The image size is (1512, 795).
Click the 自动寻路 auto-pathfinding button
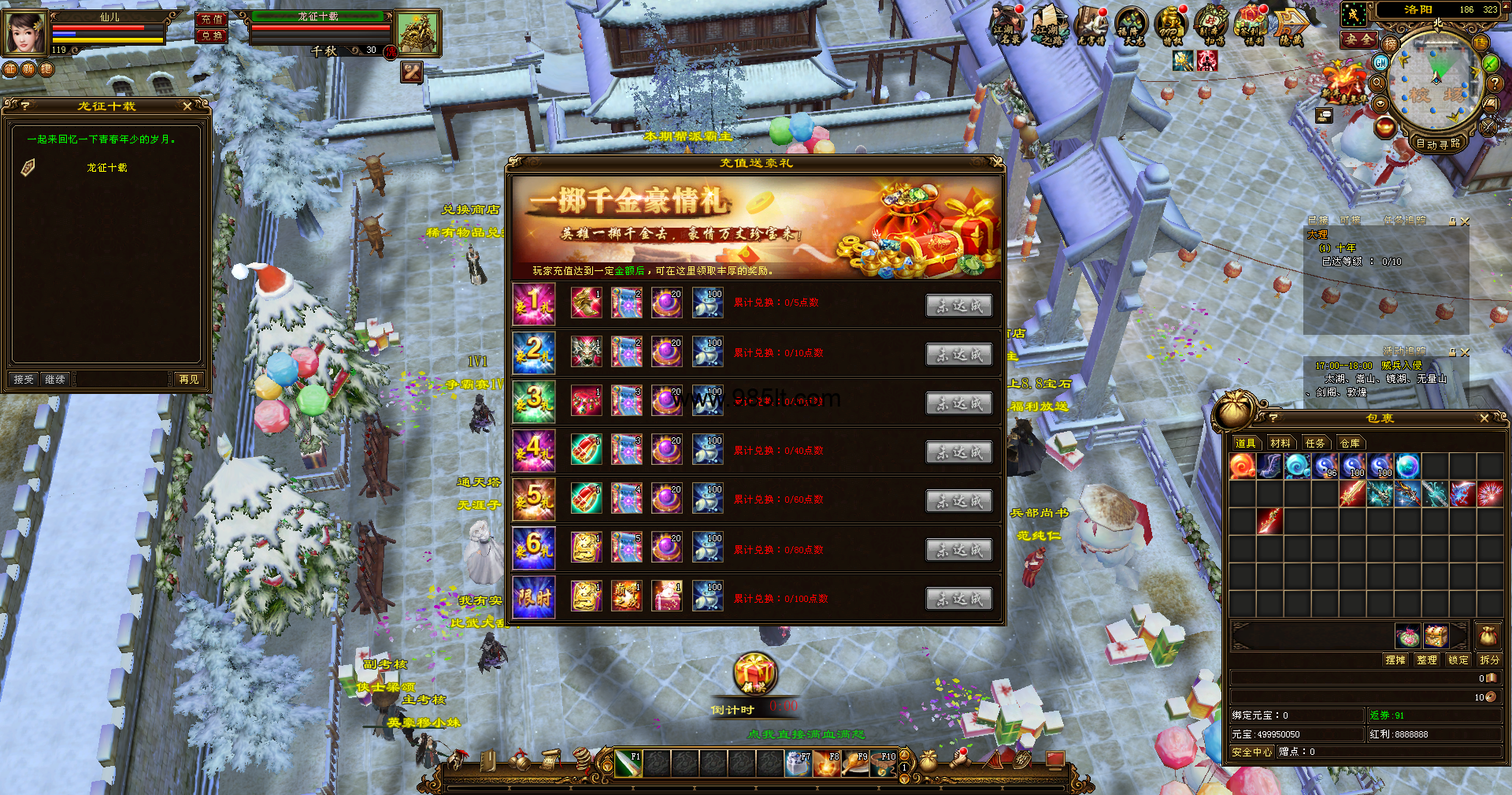point(1438,143)
